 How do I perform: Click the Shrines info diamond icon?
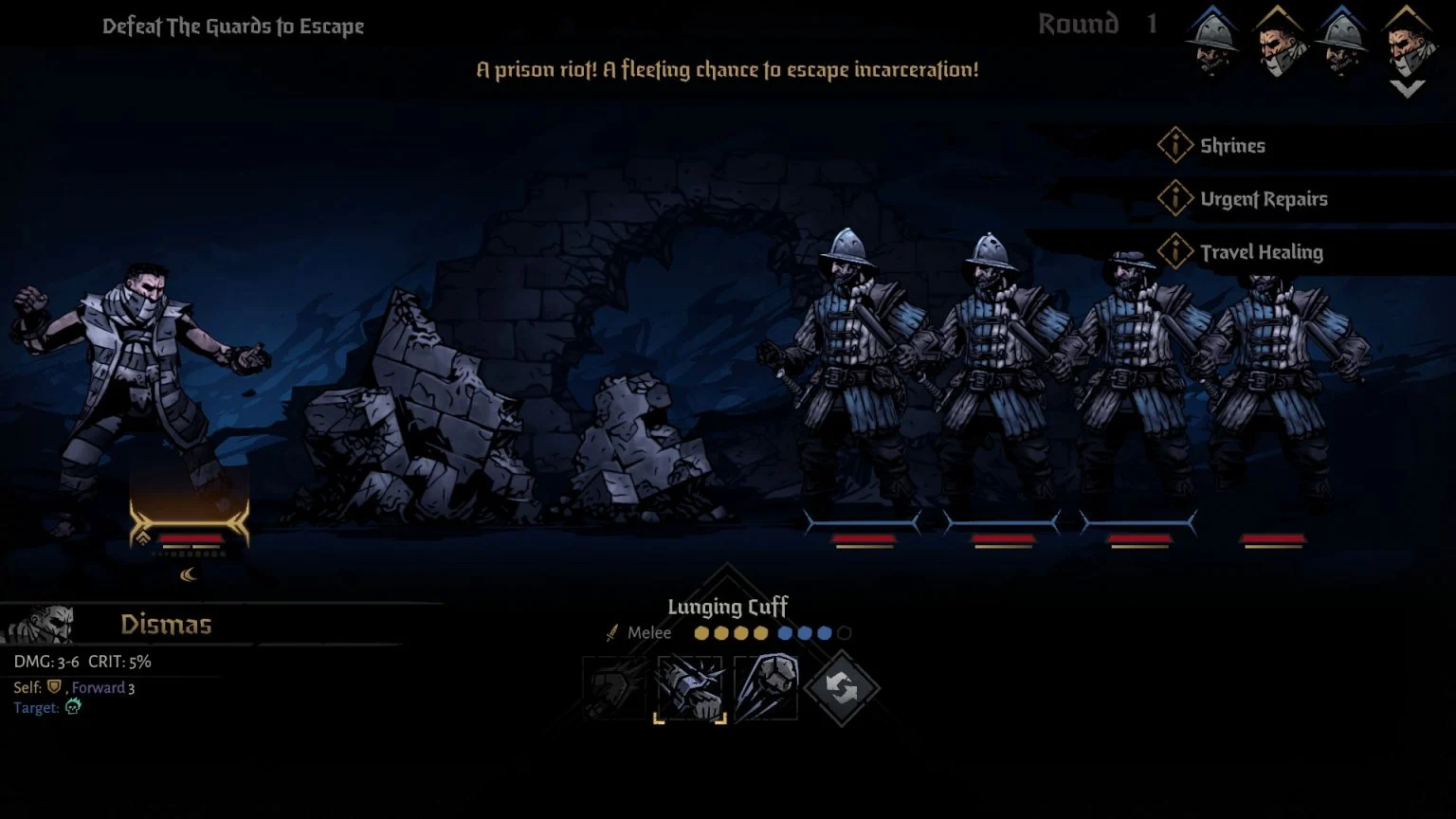tap(1175, 144)
